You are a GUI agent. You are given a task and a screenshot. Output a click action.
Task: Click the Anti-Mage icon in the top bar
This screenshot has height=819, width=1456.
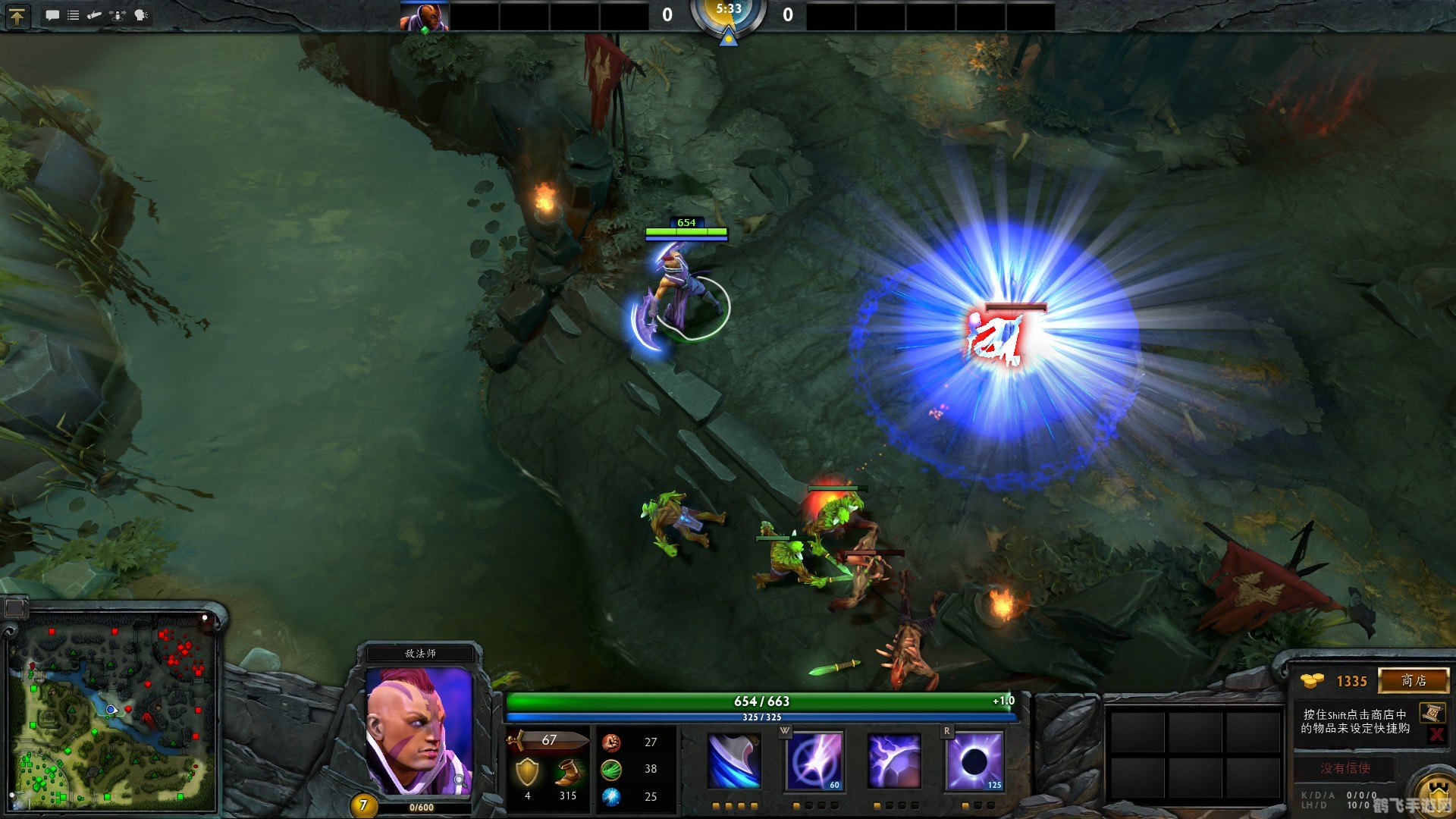(x=424, y=15)
